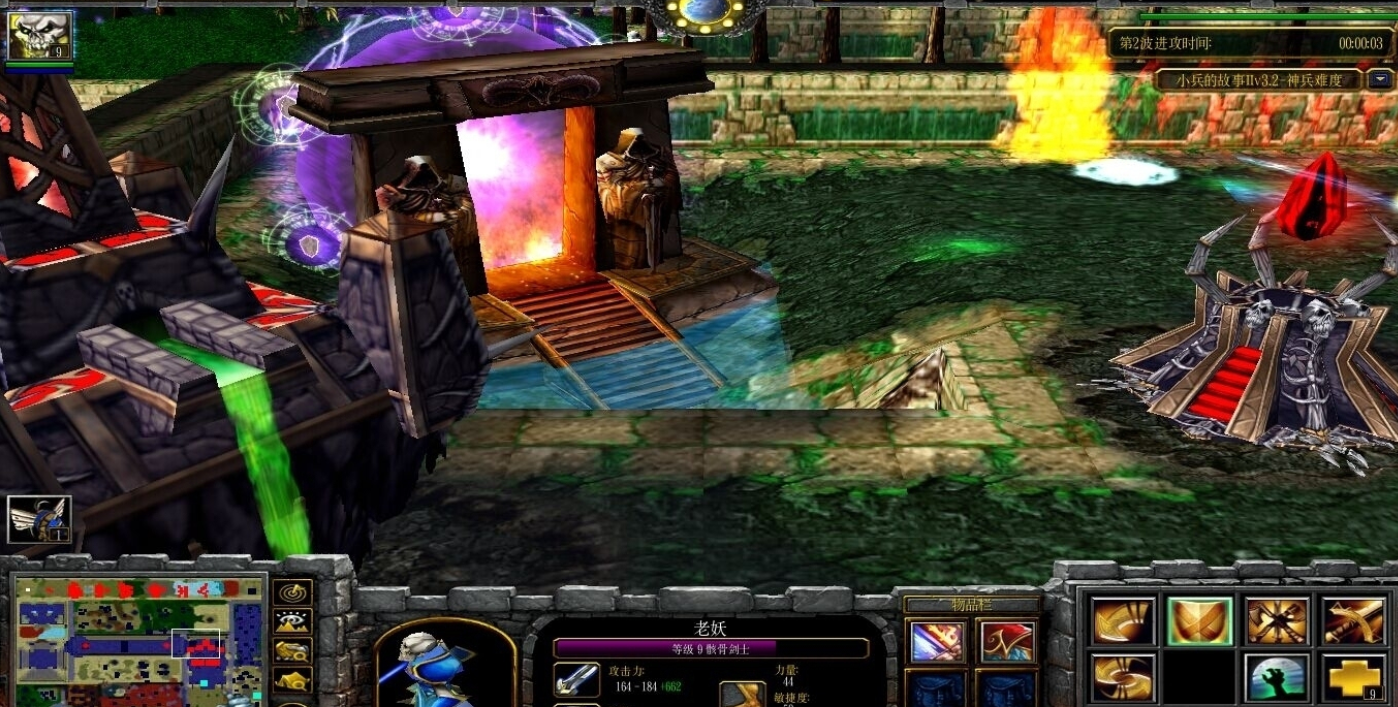
Task: Select the red winged inventory item
Action: (x=1006, y=642)
